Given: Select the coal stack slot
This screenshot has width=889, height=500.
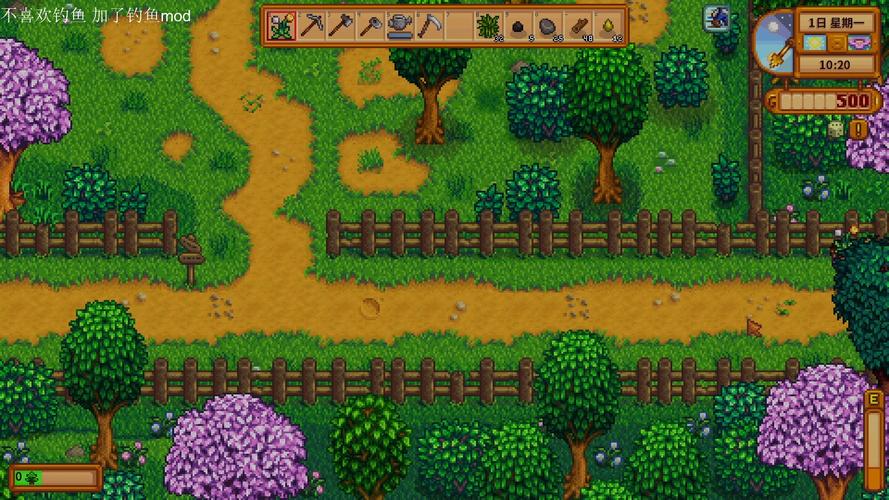Looking at the screenshot, I should pyautogui.click(x=518, y=25).
